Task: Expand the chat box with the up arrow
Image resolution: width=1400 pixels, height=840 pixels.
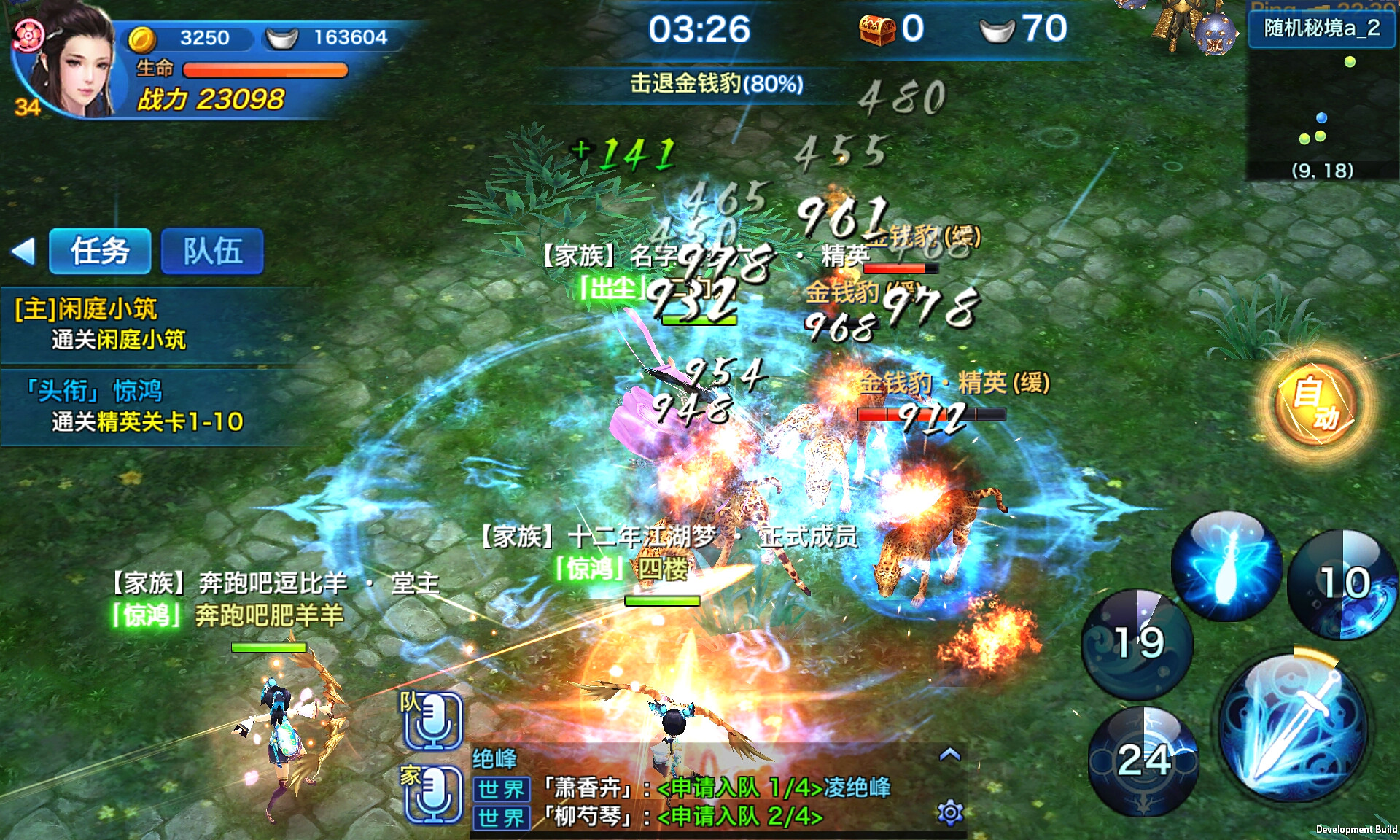Action: [x=949, y=755]
